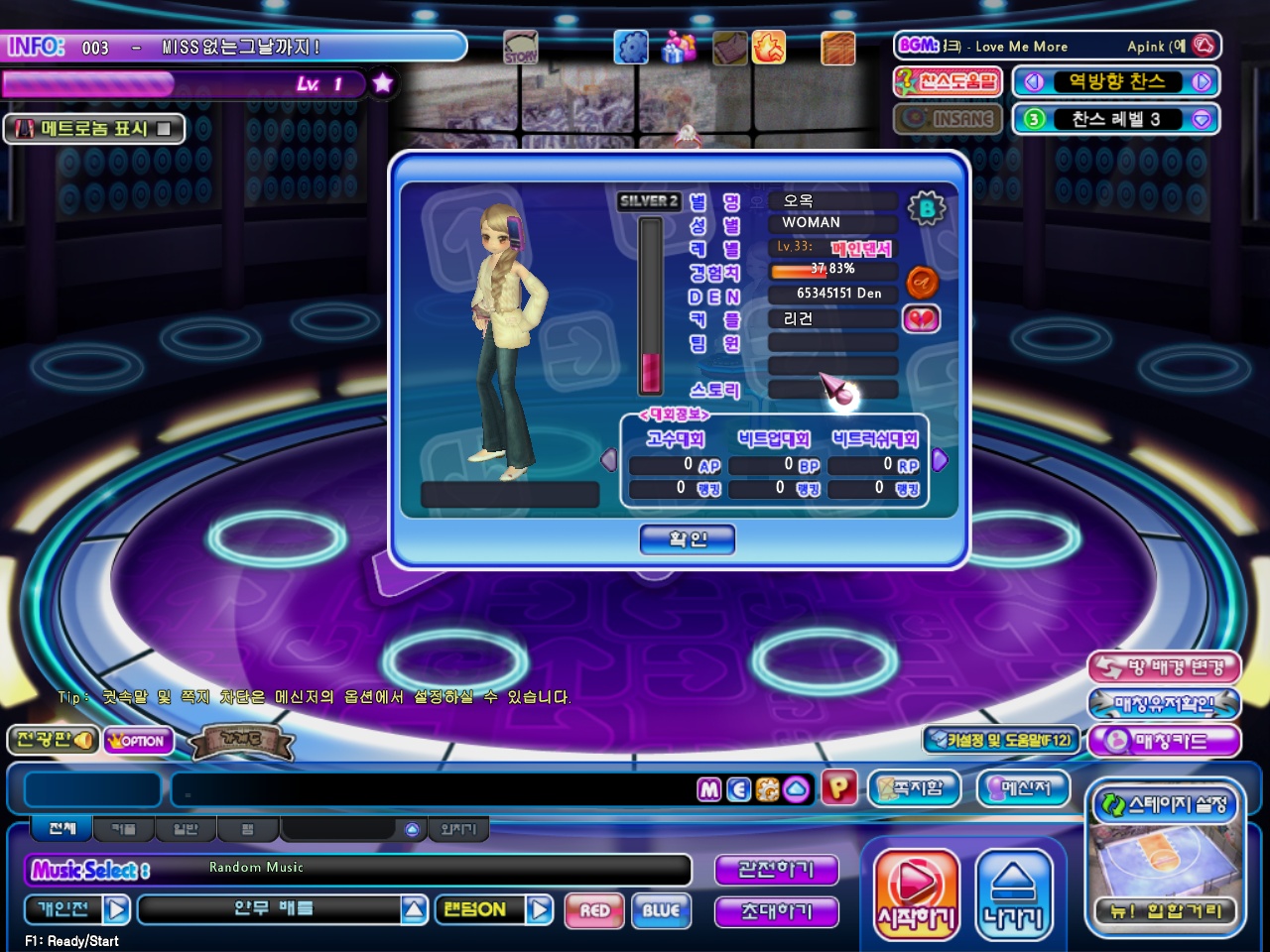This screenshot has width=1270, height=952.
Task: Leave the room with 나가기 button
Action: pyautogui.click(x=1013, y=893)
